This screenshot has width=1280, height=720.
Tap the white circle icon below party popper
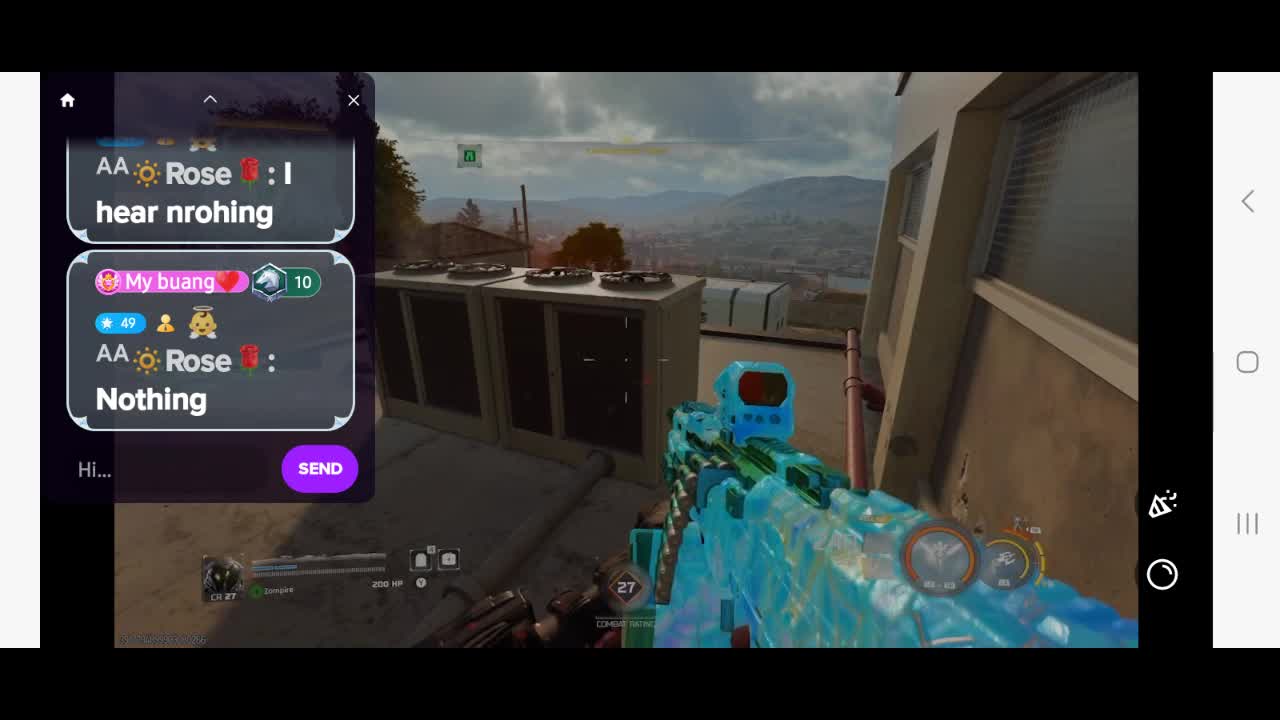click(1162, 574)
